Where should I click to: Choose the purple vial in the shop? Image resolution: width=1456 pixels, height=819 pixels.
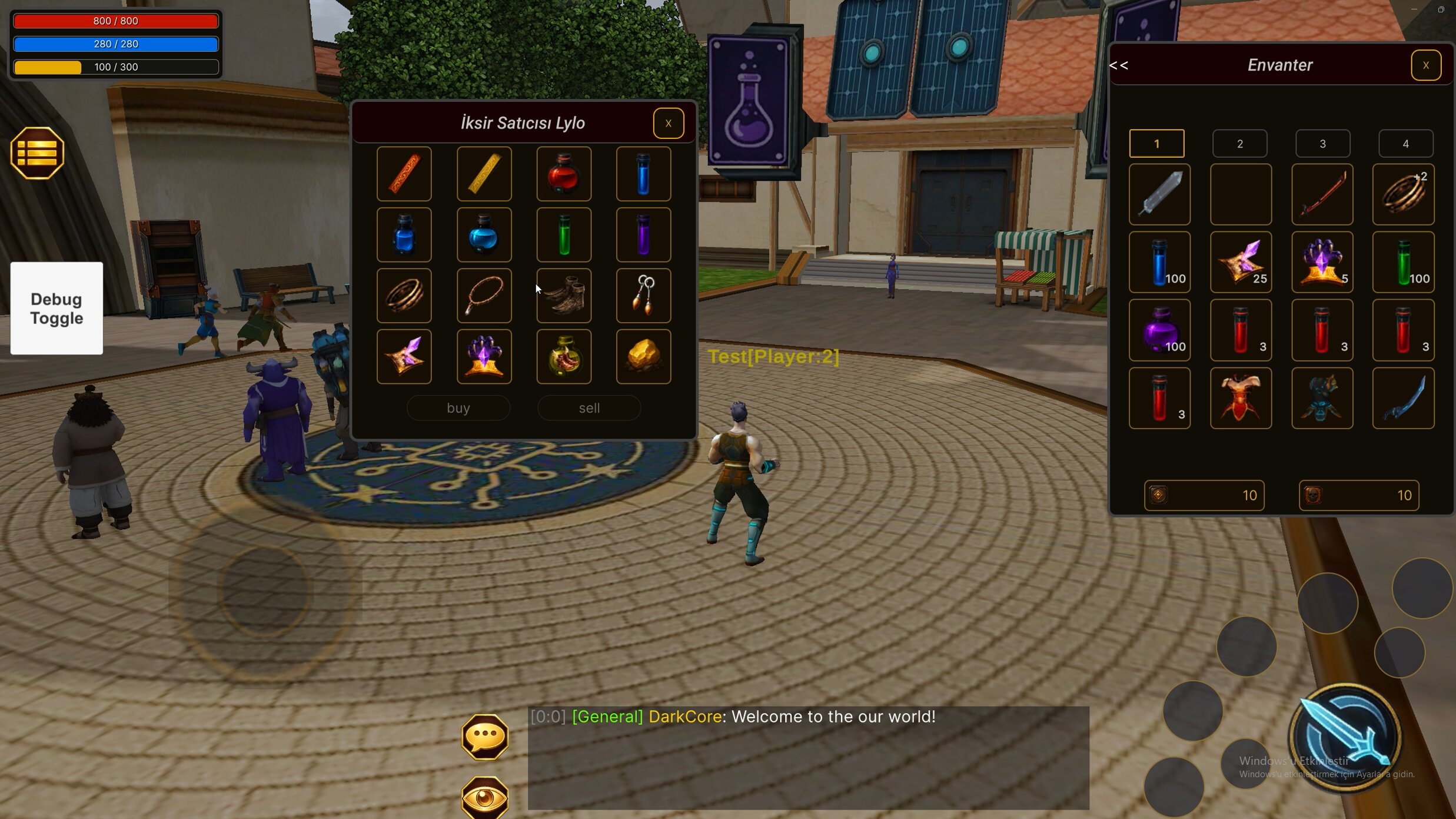pyautogui.click(x=643, y=235)
